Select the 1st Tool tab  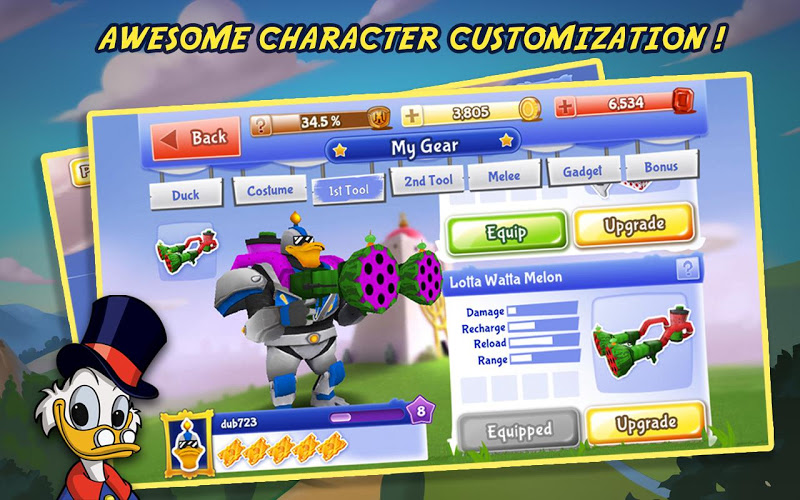pyautogui.click(x=347, y=188)
